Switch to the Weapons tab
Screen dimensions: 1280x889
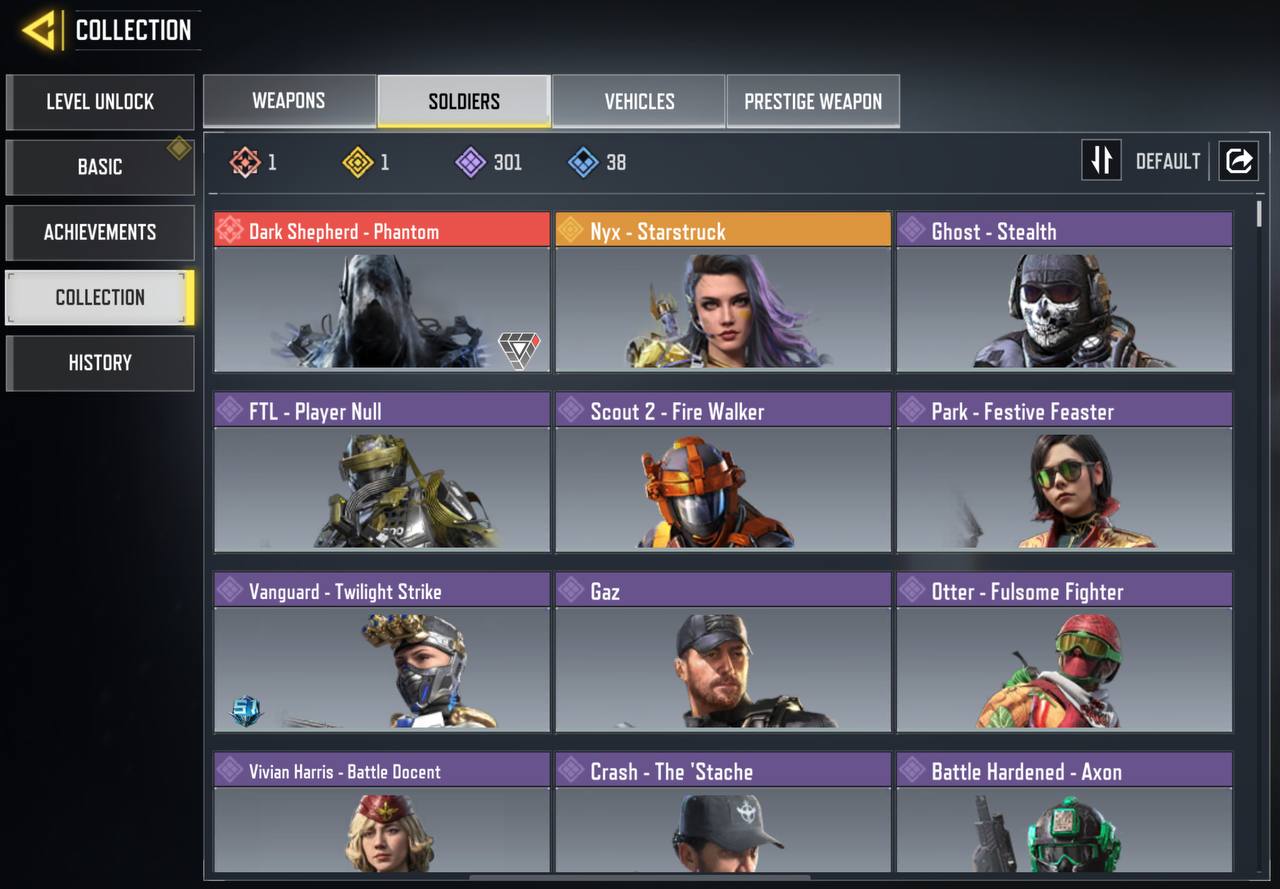point(289,101)
